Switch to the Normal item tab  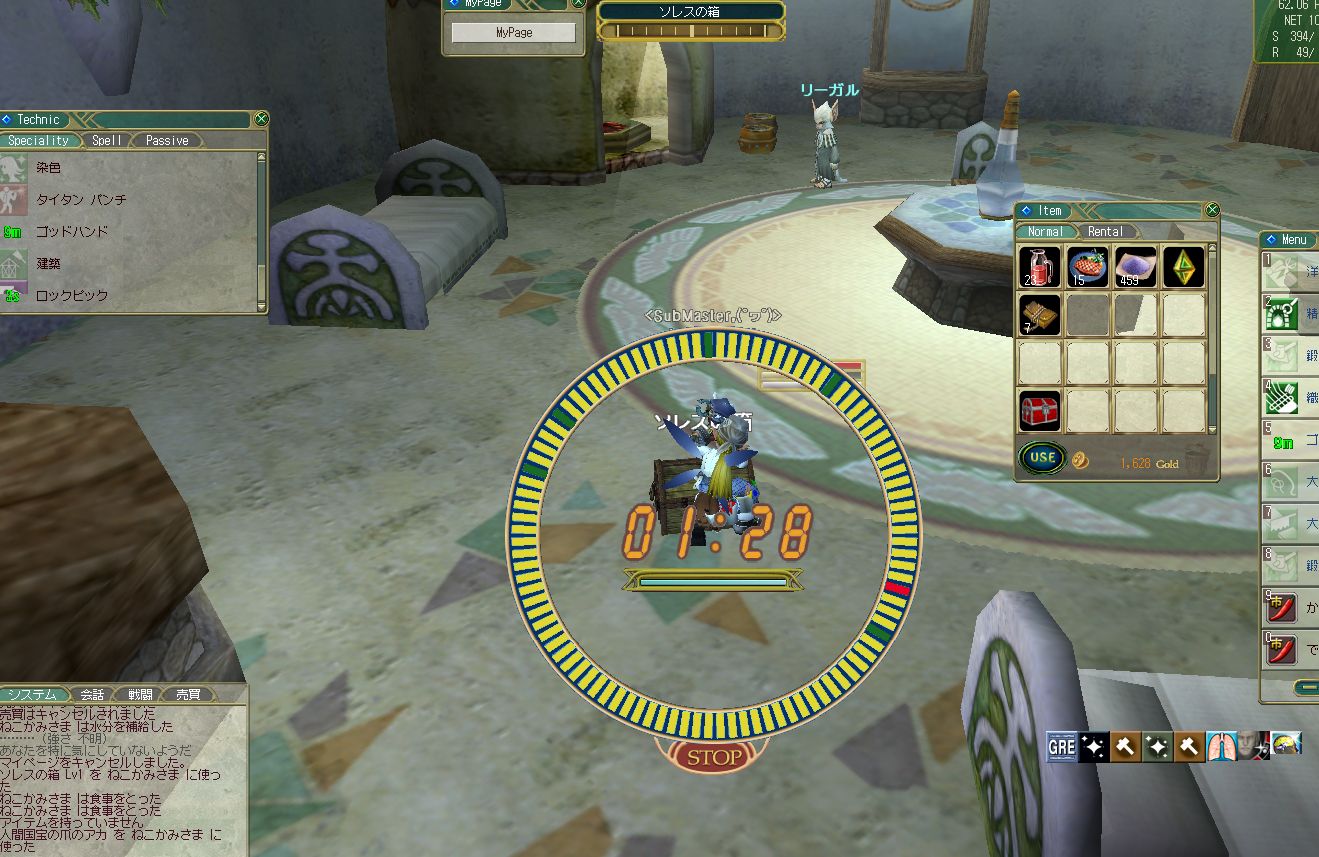(x=1045, y=231)
